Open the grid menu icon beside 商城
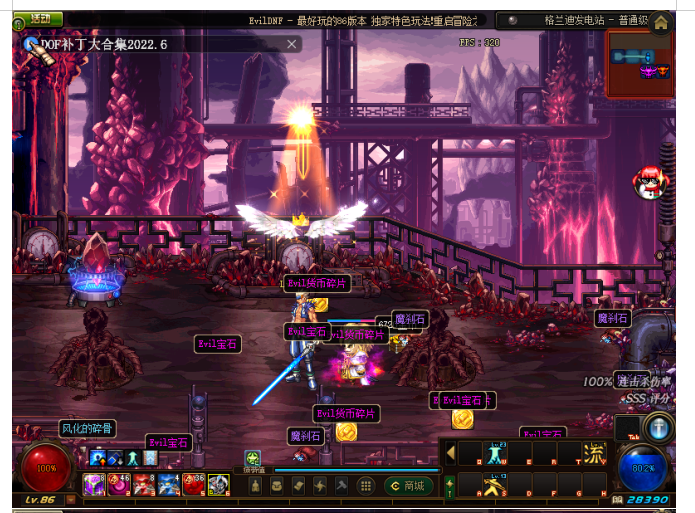The height and width of the screenshot is (513, 695). tap(366, 486)
